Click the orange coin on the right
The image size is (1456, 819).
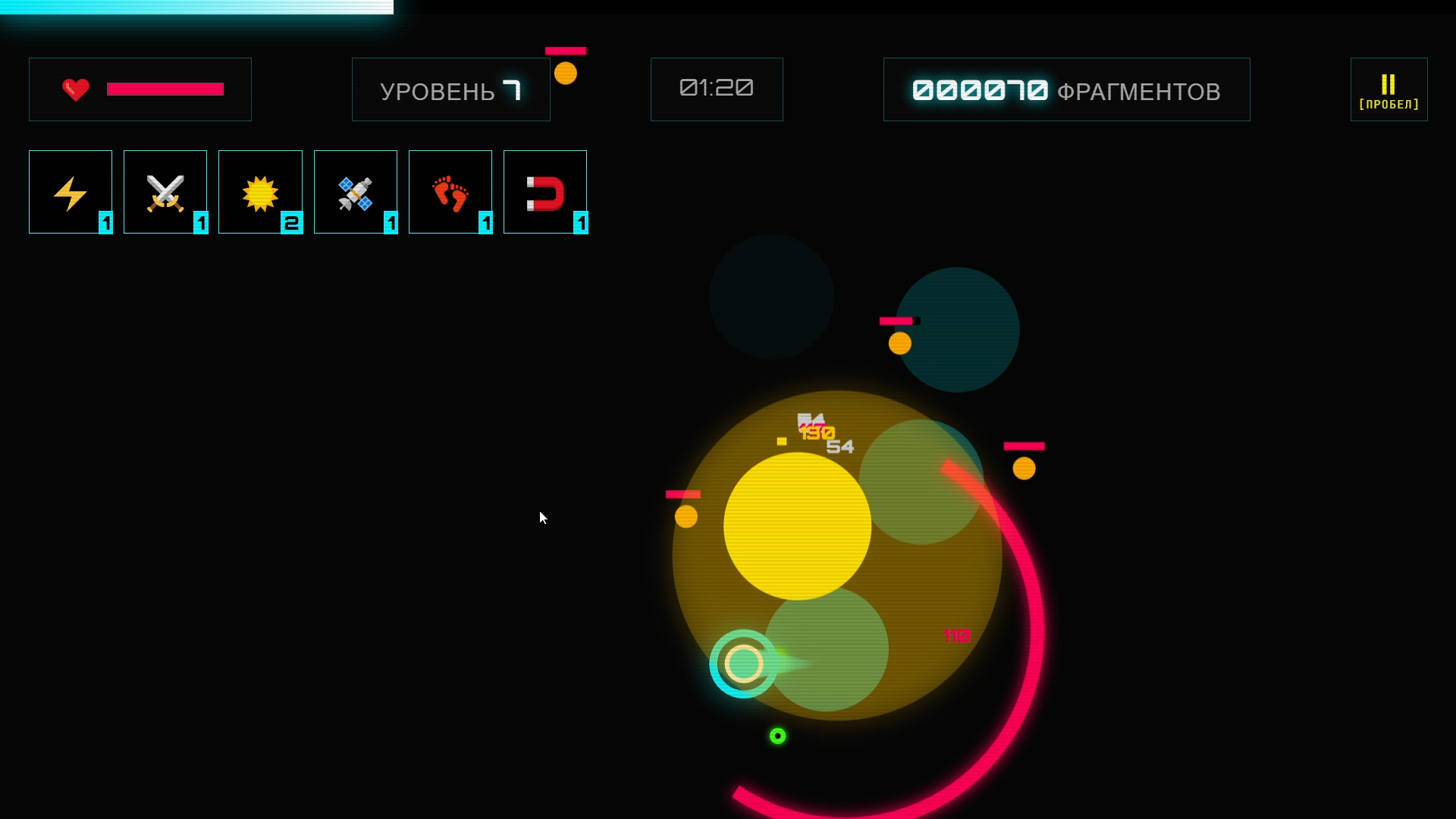[1025, 468]
